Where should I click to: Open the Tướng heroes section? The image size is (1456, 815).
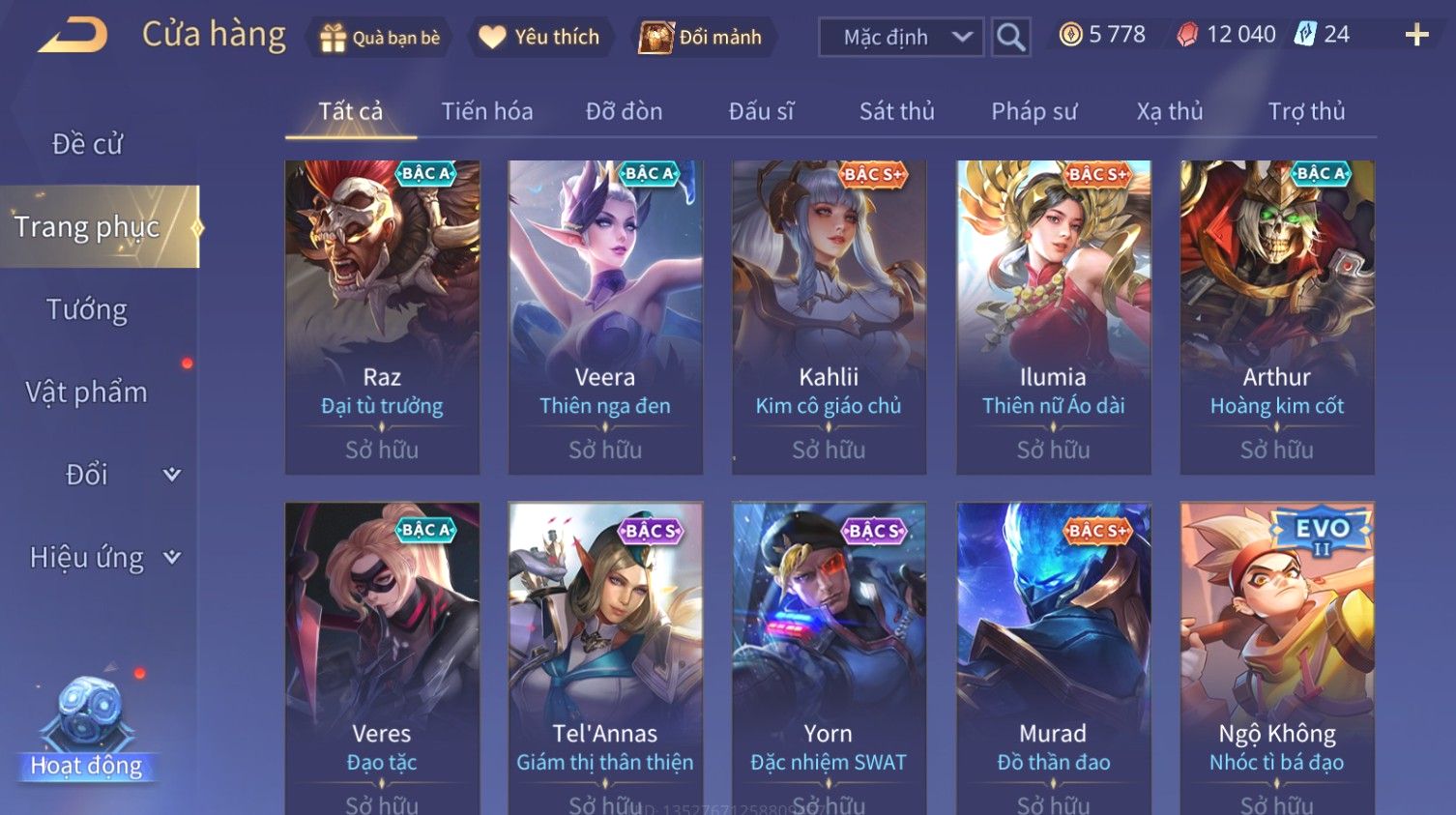(87, 309)
